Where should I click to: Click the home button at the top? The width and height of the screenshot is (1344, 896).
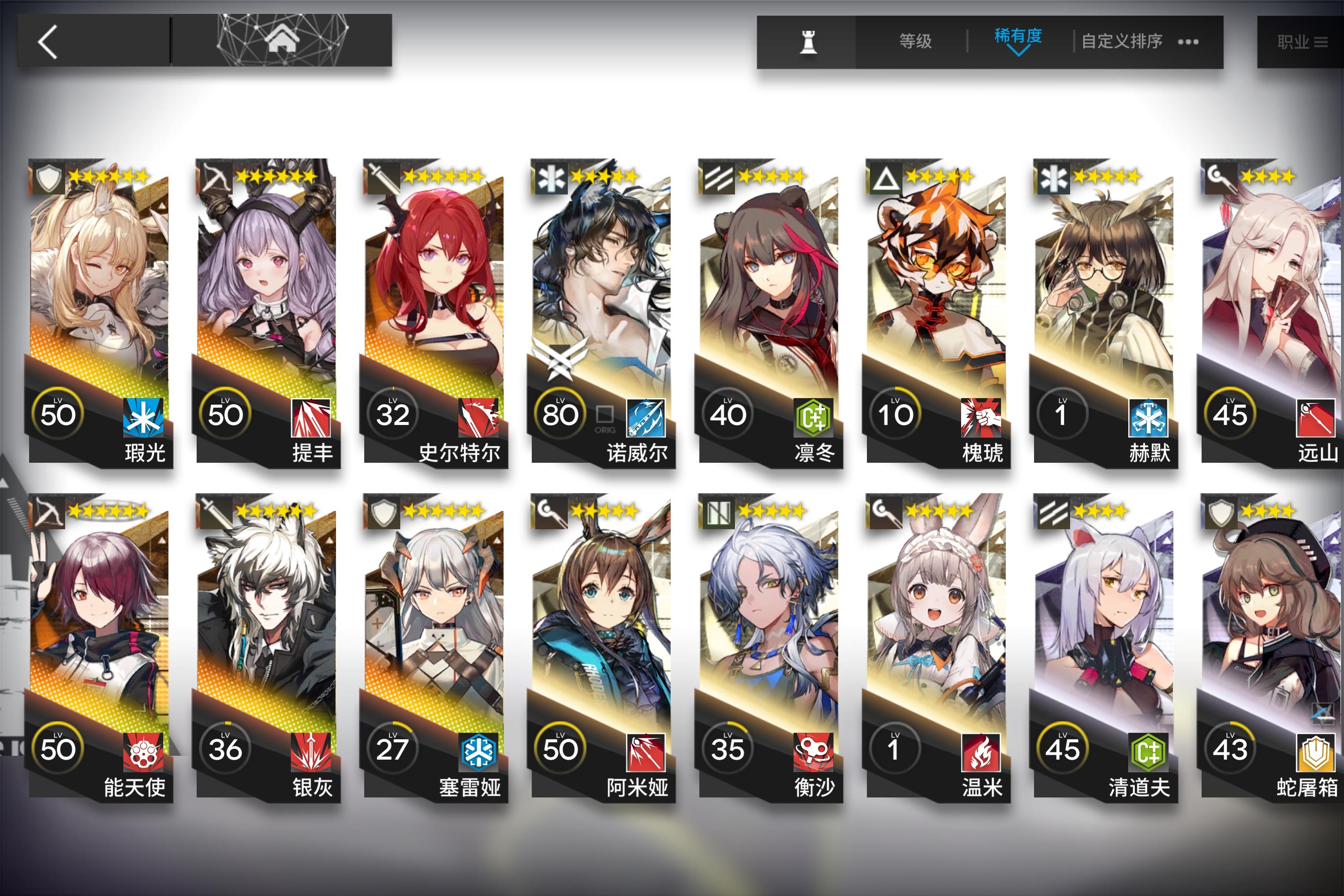(x=283, y=40)
